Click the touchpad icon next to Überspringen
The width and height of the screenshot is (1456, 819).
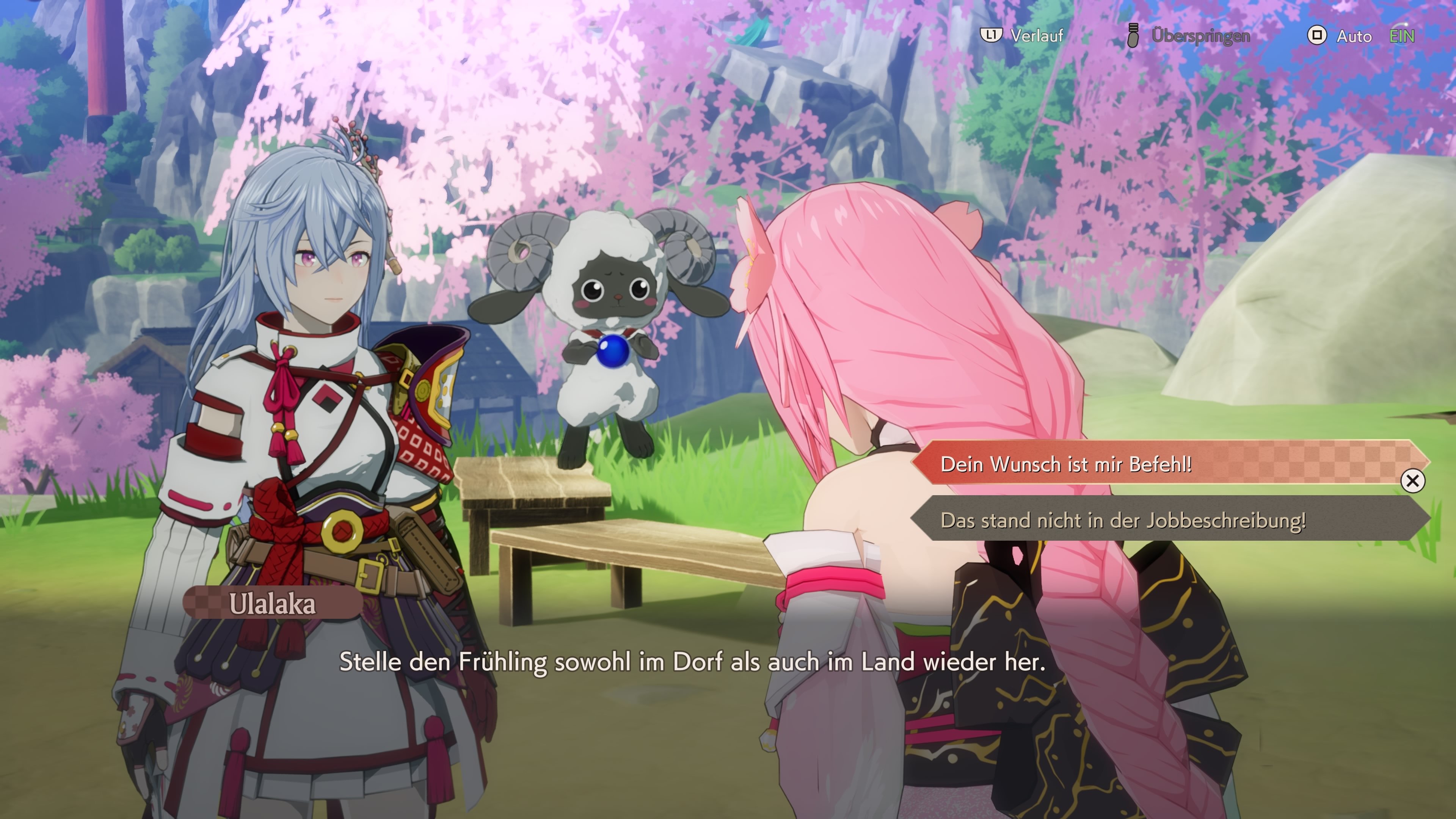click(1133, 36)
